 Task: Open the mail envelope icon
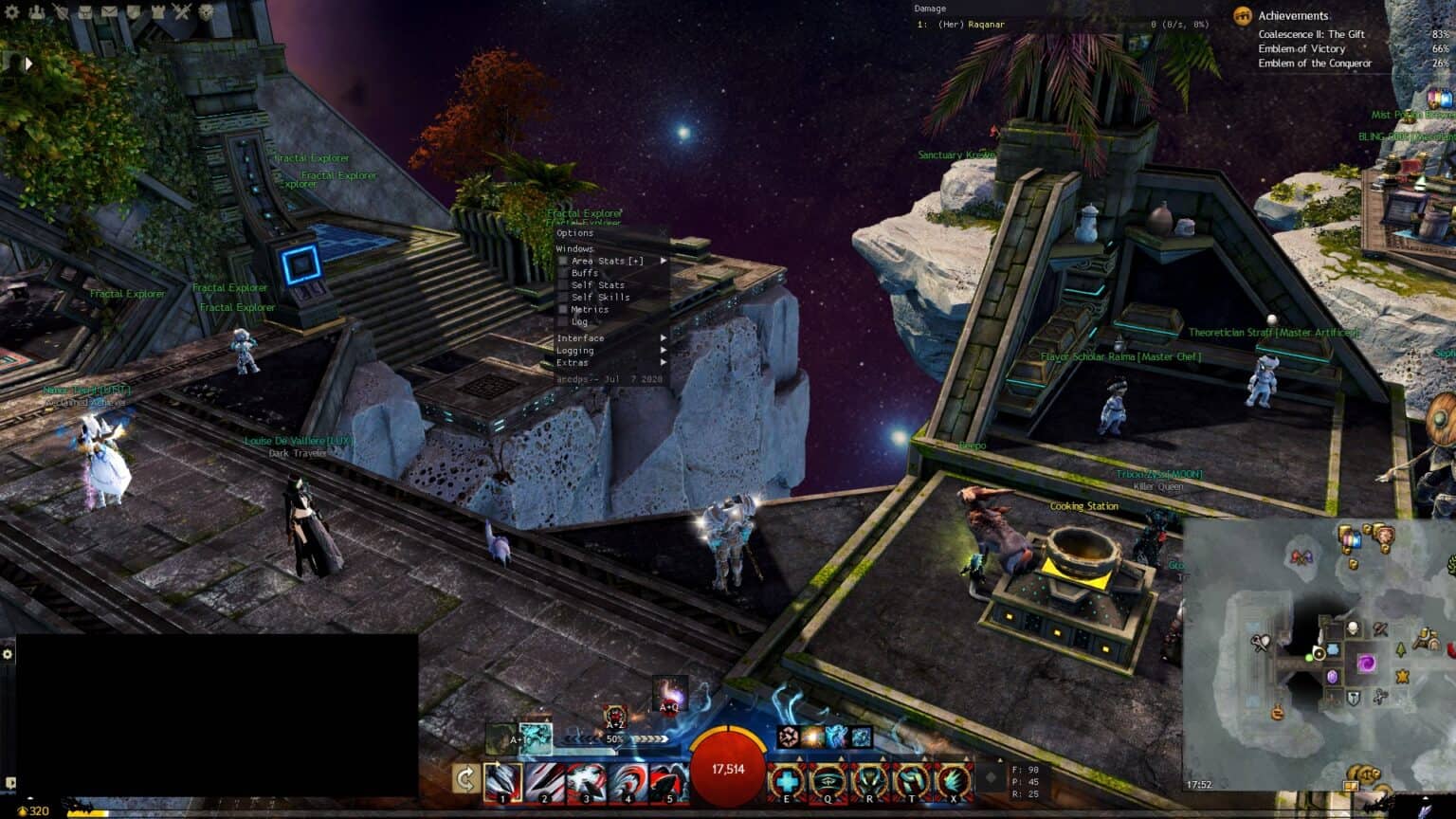click(109, 11)
